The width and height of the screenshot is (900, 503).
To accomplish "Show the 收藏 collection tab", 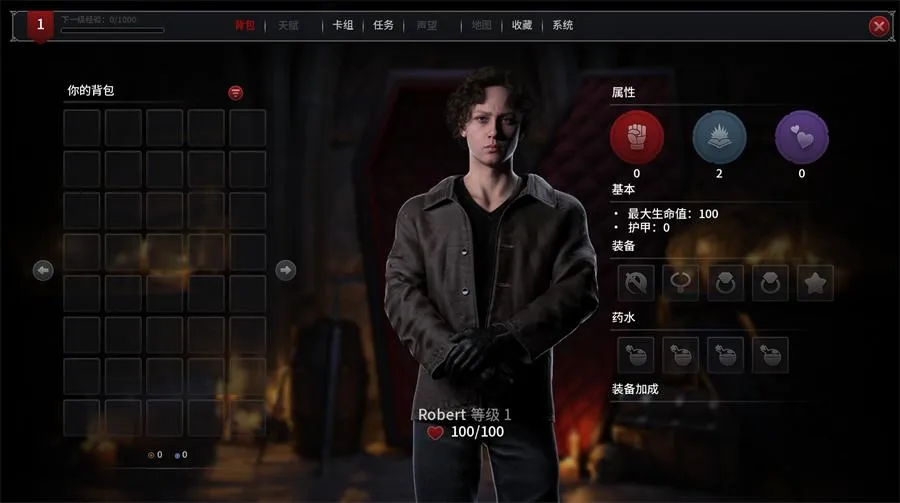I will point(522,26).
